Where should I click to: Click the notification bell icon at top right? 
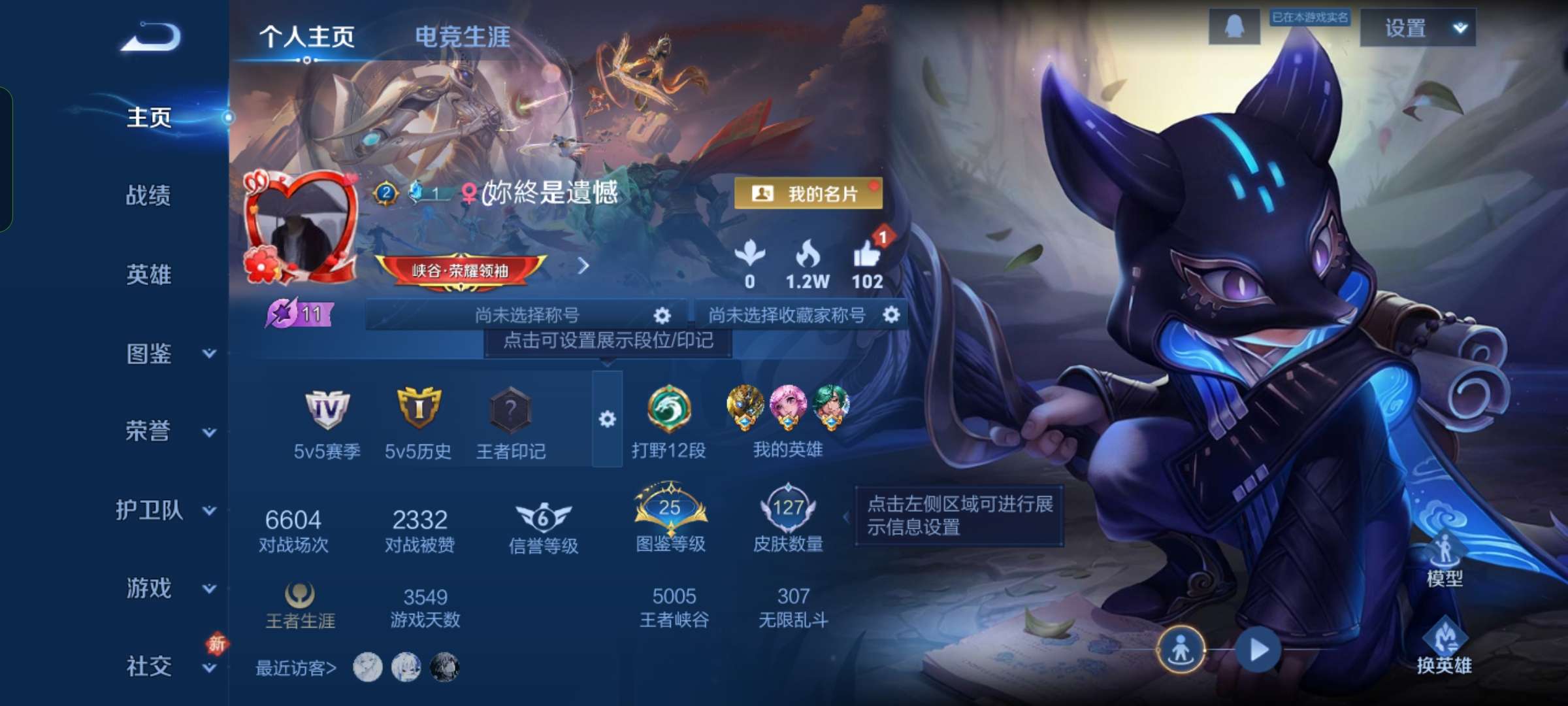pos(1233,27)
